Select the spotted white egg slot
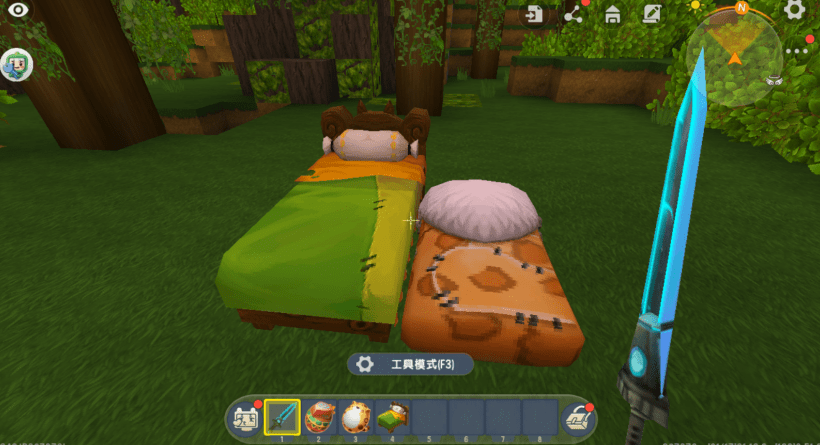 pyautogui.click(x=355, y=416)
